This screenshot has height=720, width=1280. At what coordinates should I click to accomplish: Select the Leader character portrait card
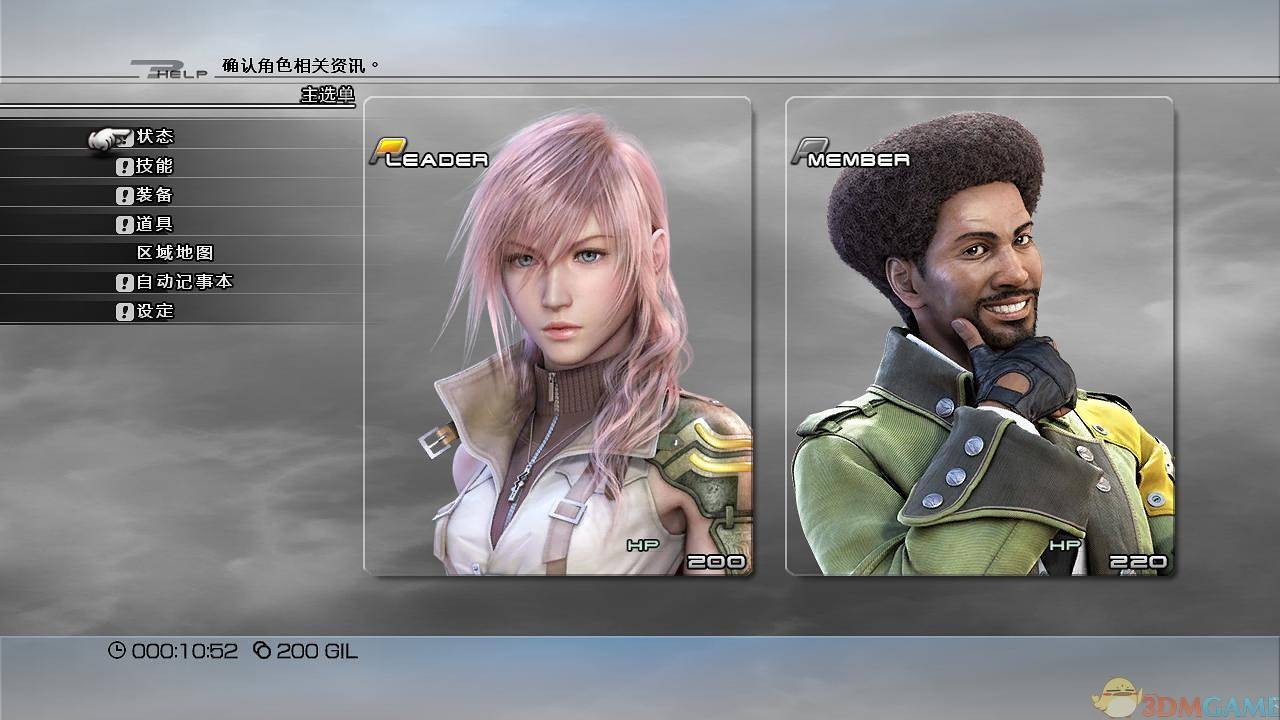coord(557,336)
